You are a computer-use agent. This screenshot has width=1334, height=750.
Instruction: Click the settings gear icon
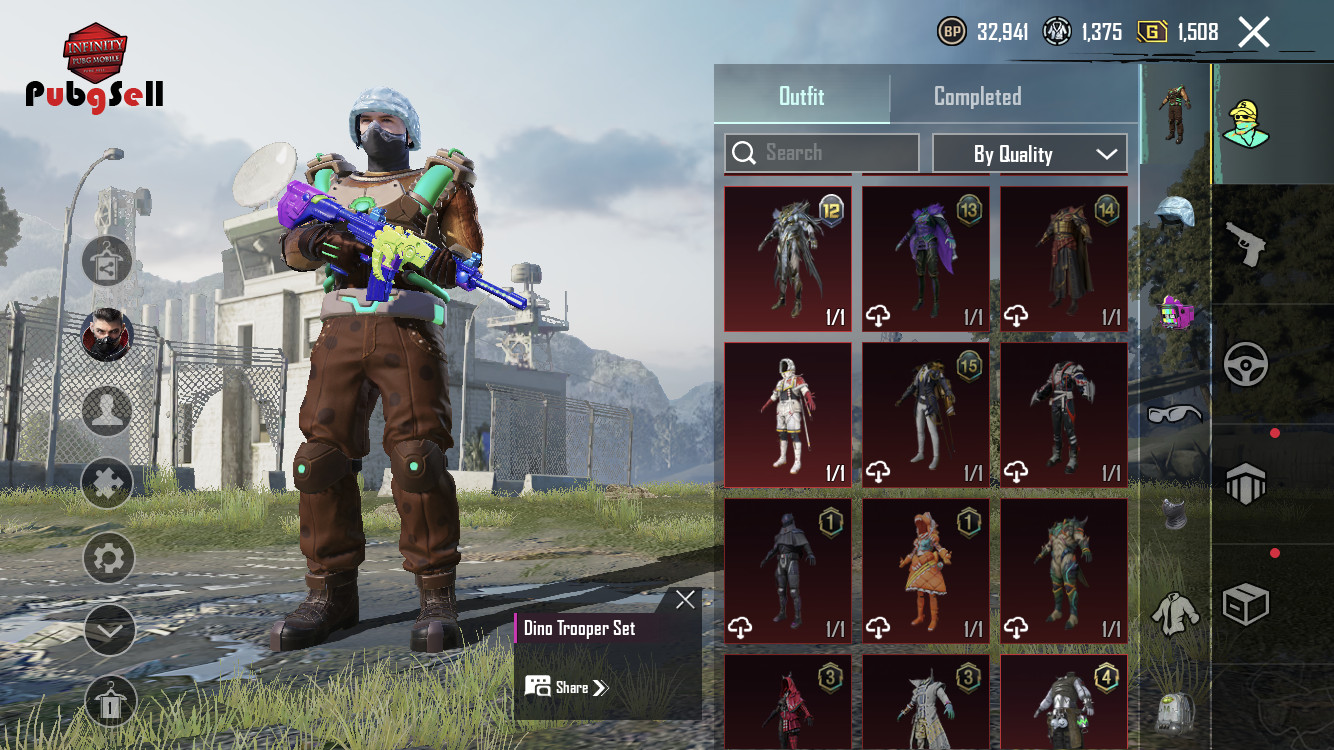tap(108, 558)
